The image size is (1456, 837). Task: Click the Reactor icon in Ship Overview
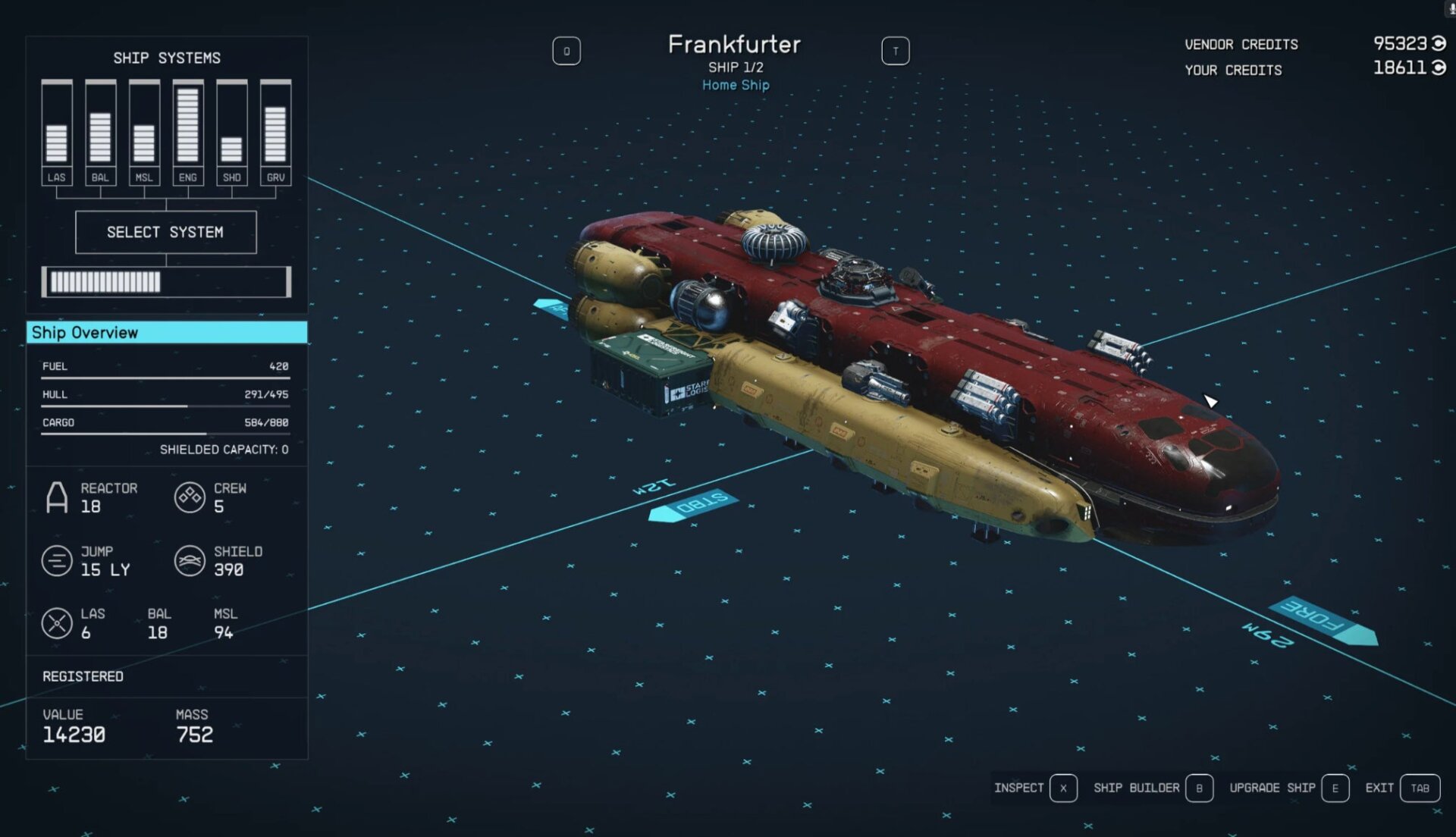(x=57, y=498)
